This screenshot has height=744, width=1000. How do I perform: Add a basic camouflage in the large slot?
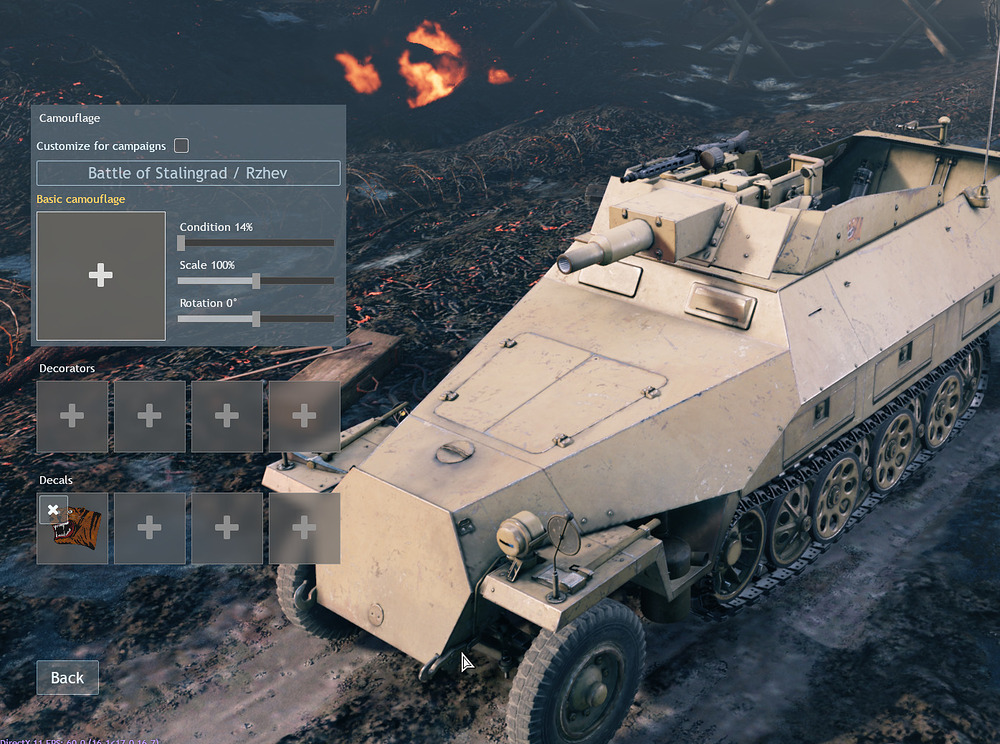coord(101,276)
